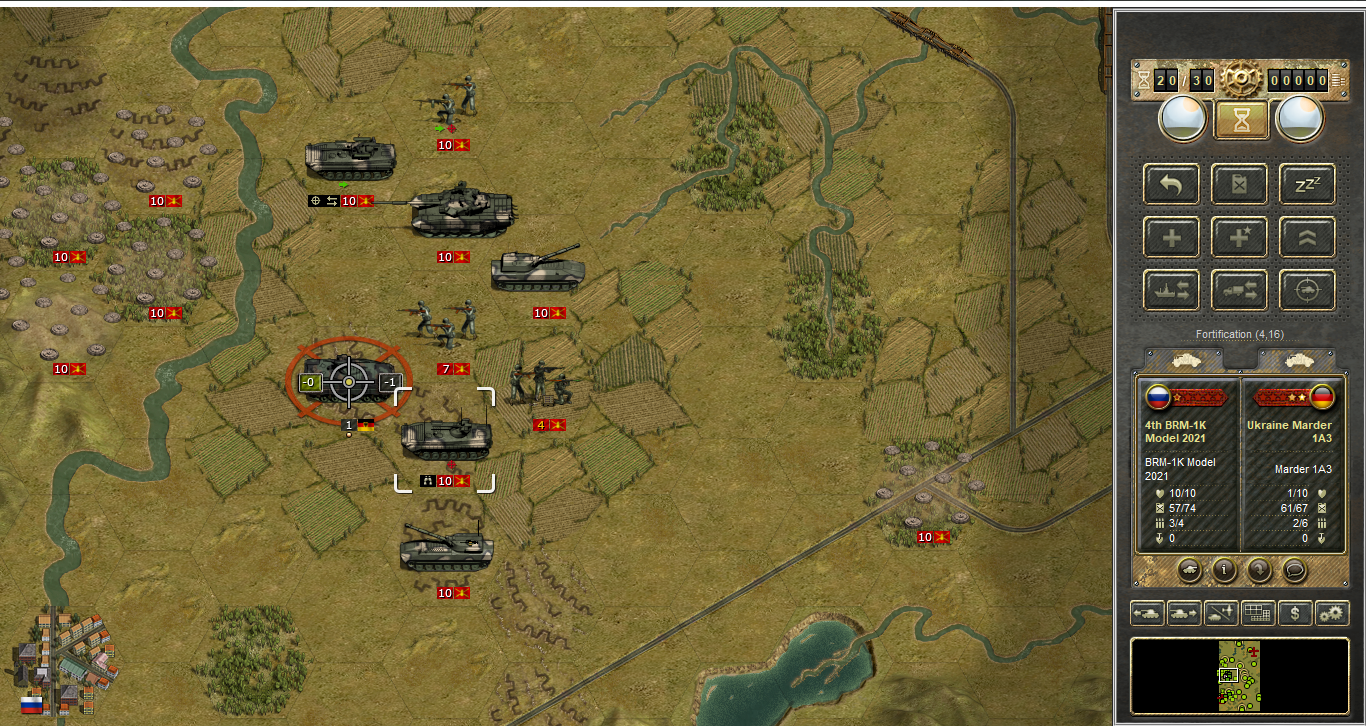
Task: Put the unit to sleep with the ZZZ button
Action: [1307, 184]
